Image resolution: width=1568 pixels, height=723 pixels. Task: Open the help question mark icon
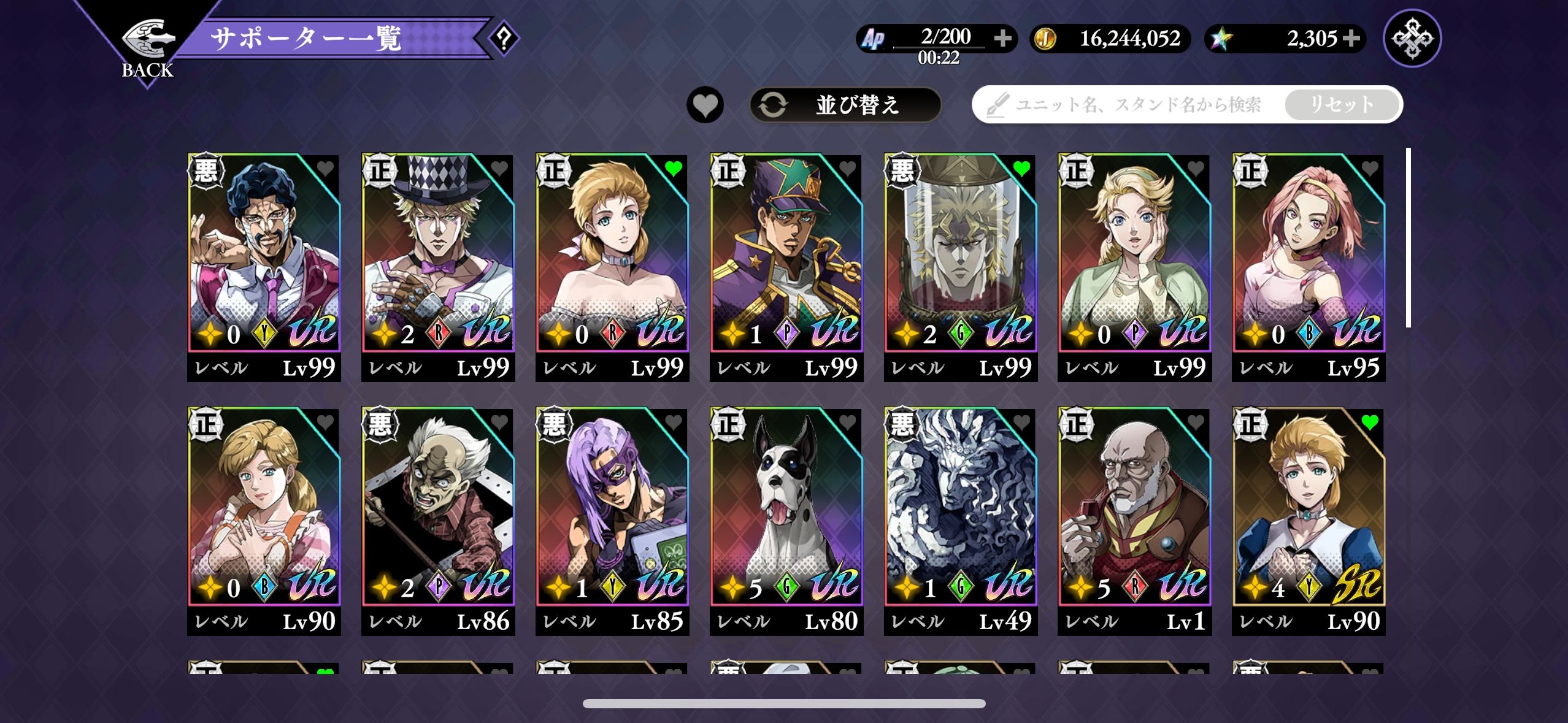point(504,39)
